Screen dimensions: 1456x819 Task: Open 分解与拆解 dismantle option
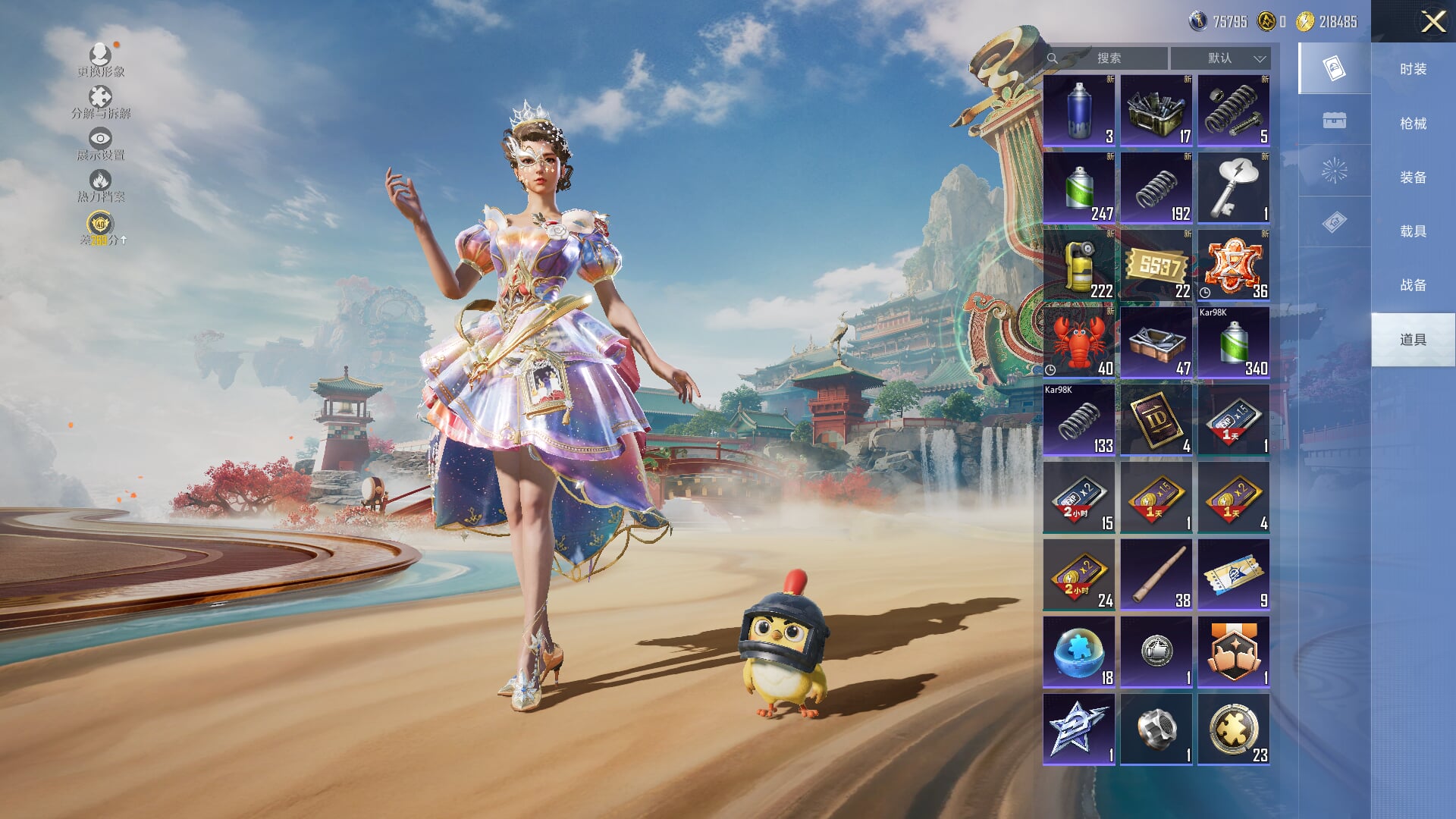coord(100,102)
